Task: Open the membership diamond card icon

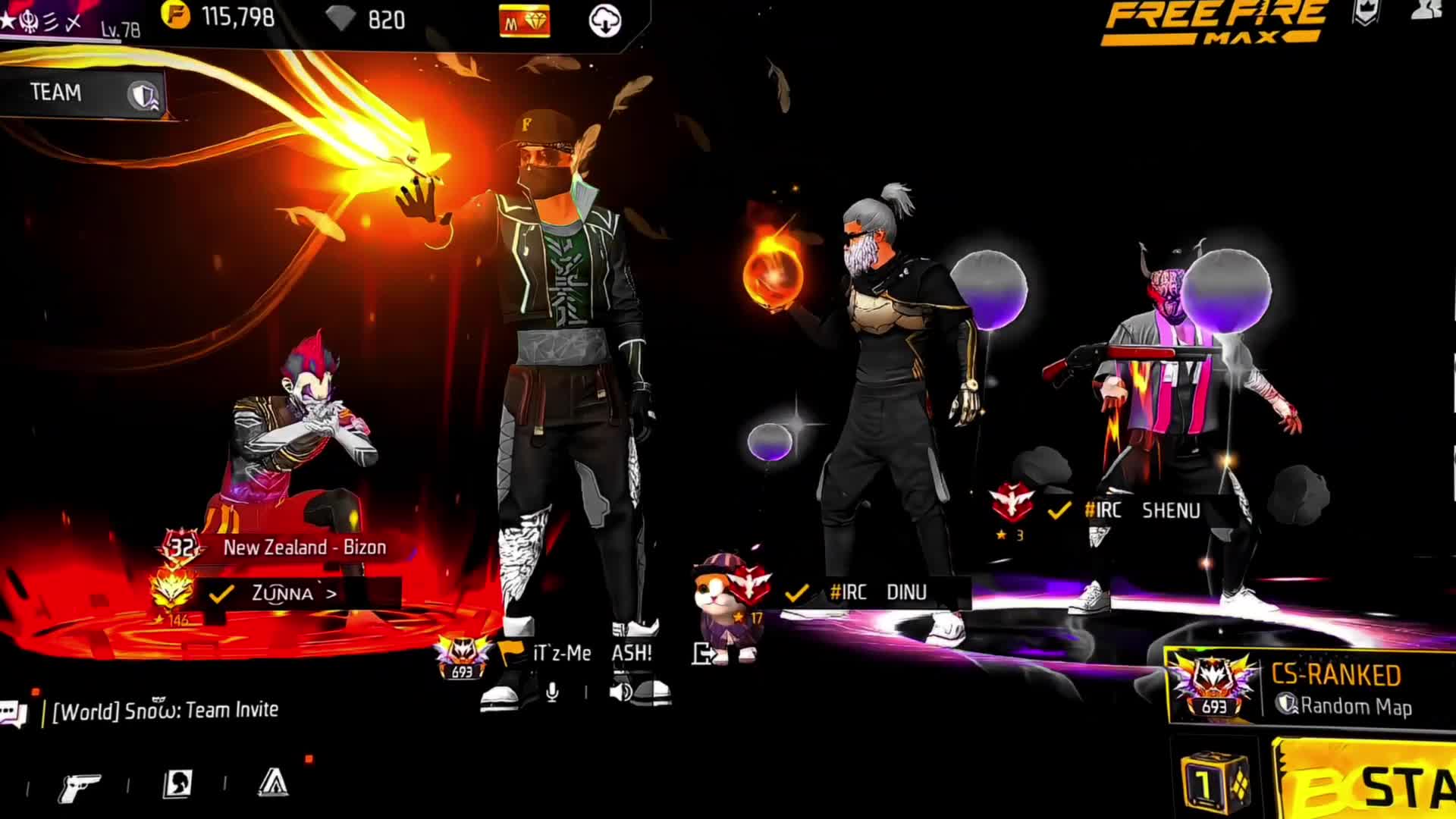Action: (x=525, y=21)
